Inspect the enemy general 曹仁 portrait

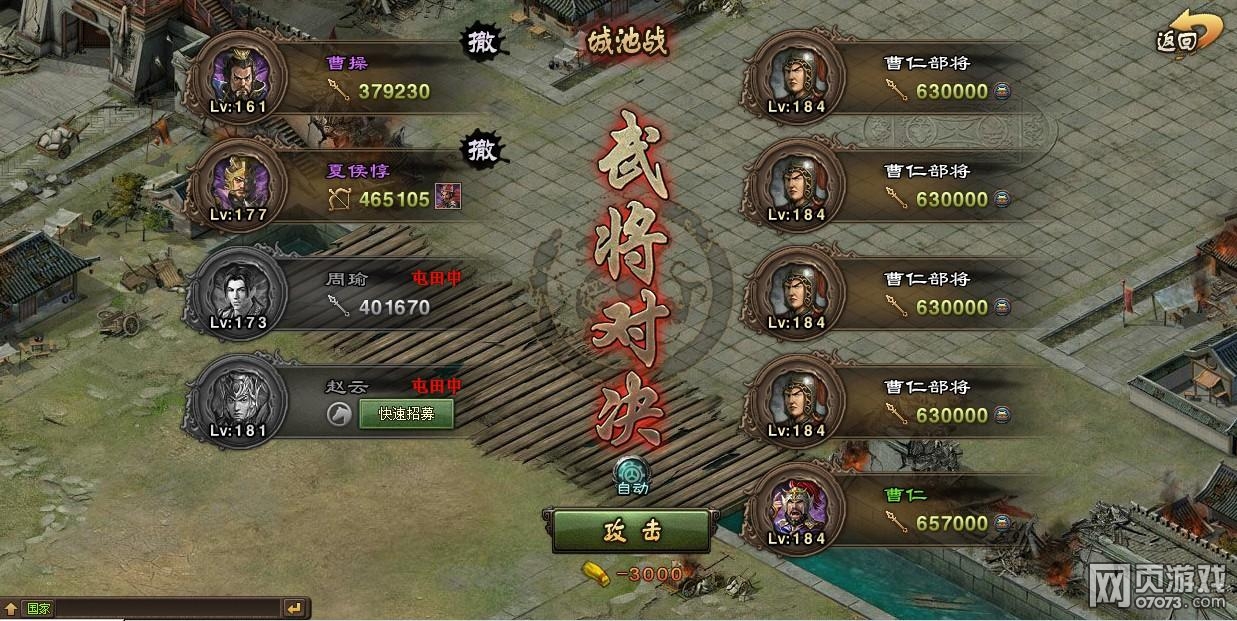point(795,508)
